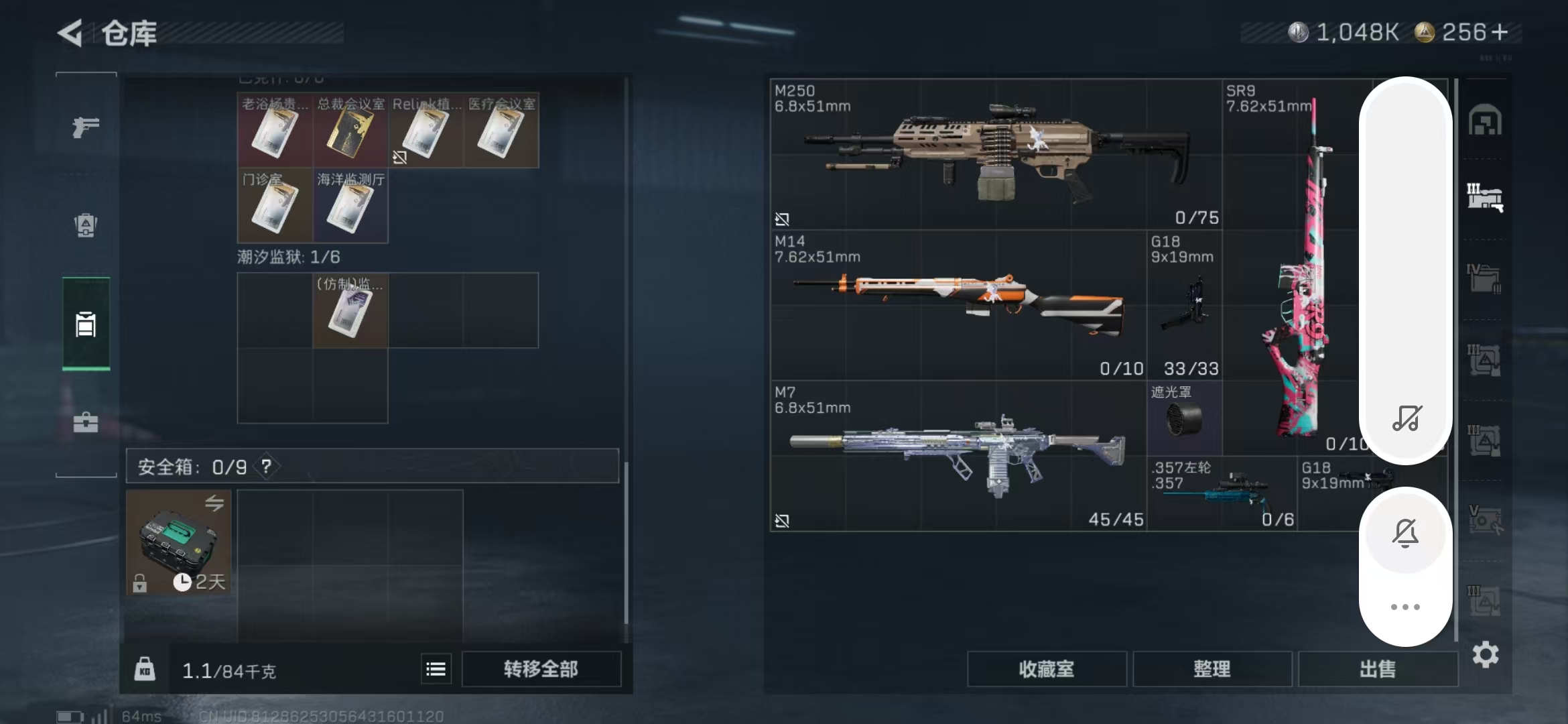This screenshot has width=1568, height=724.
Task: Select the orange M14 rifle
Action: pyautogui.click(x=958, y=305)
